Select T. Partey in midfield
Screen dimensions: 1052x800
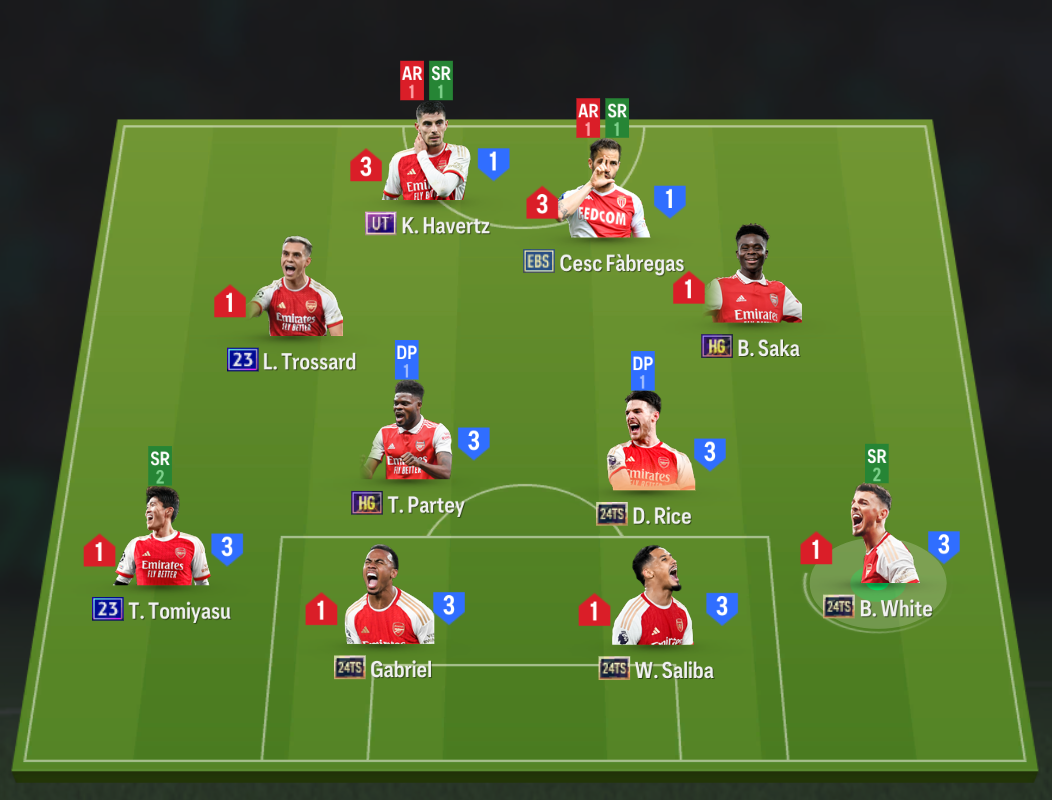pyautogui.click(x=408, y=435)
